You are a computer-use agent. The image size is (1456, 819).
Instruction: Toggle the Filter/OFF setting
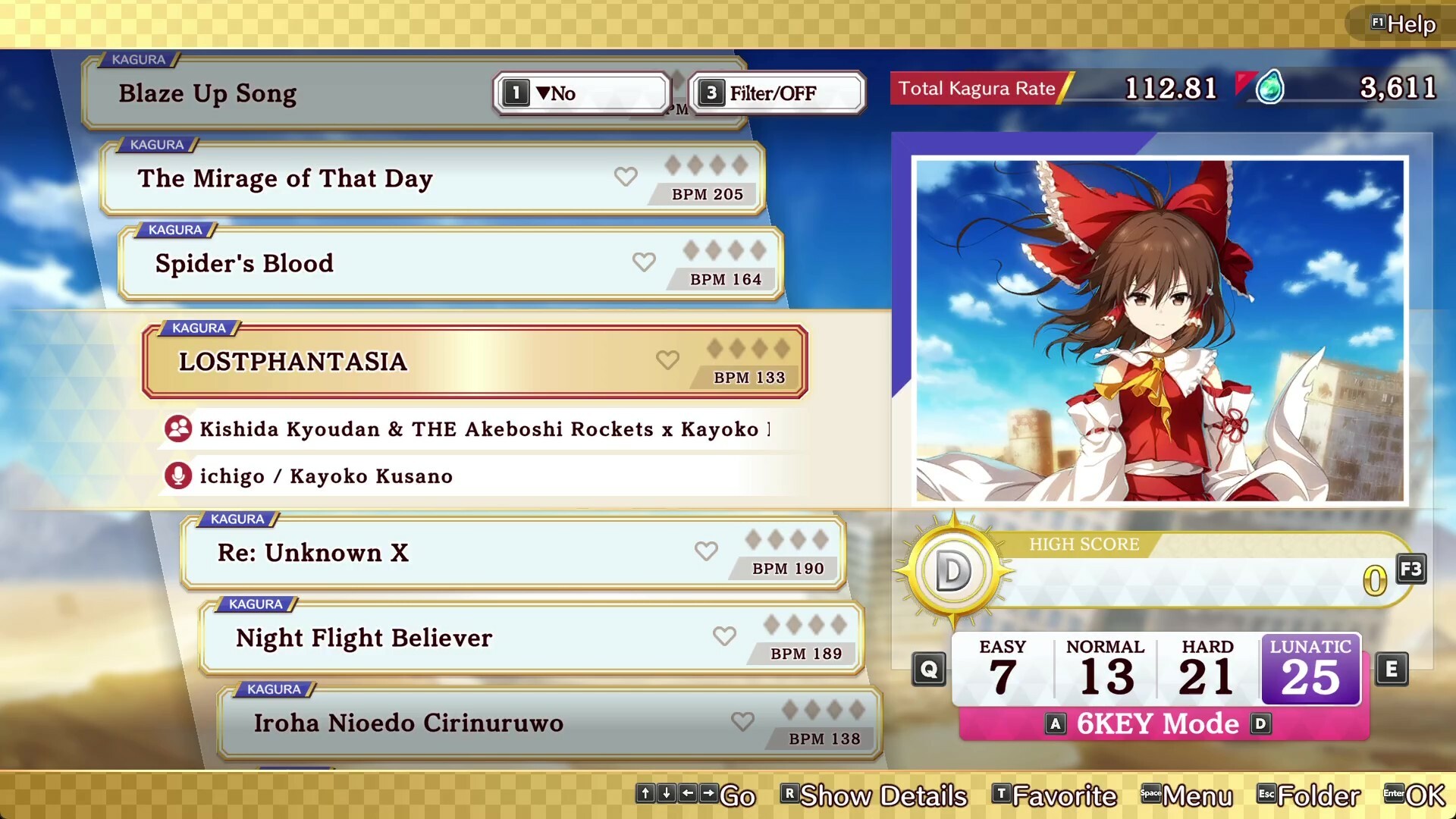tap(775, 93)
